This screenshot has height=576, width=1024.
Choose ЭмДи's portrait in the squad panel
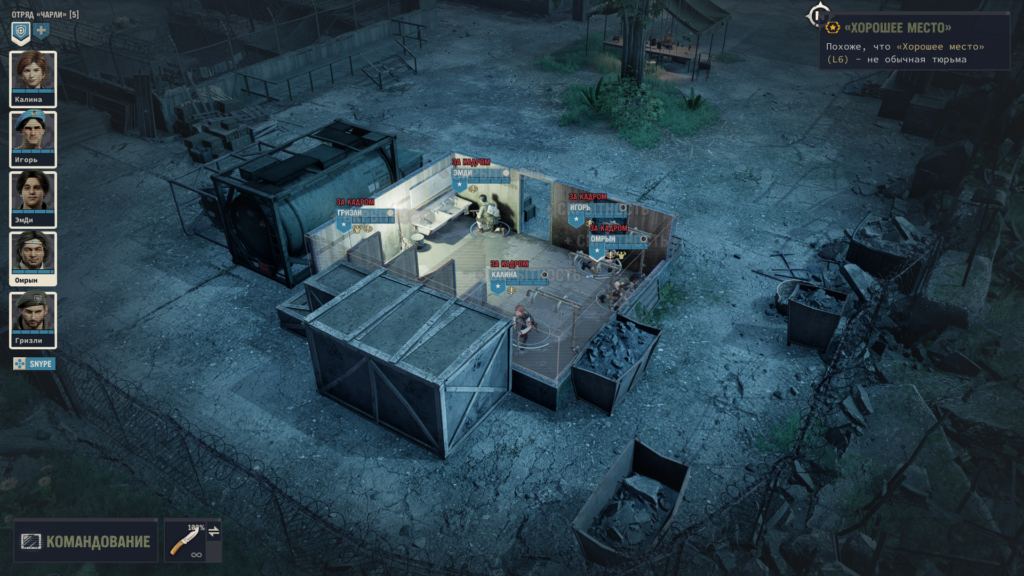tap(33, 195)
